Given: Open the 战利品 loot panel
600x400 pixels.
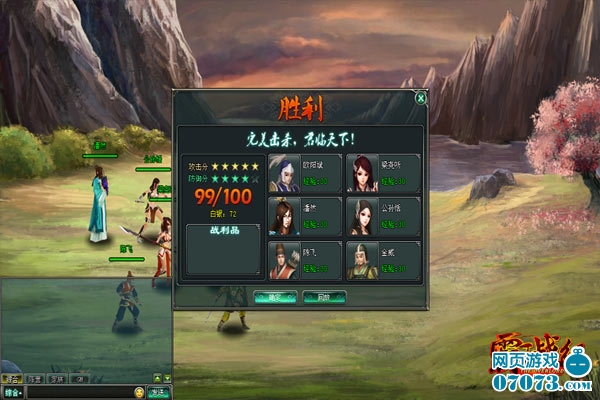Looking at the screenshot, I should coord(222,252).
